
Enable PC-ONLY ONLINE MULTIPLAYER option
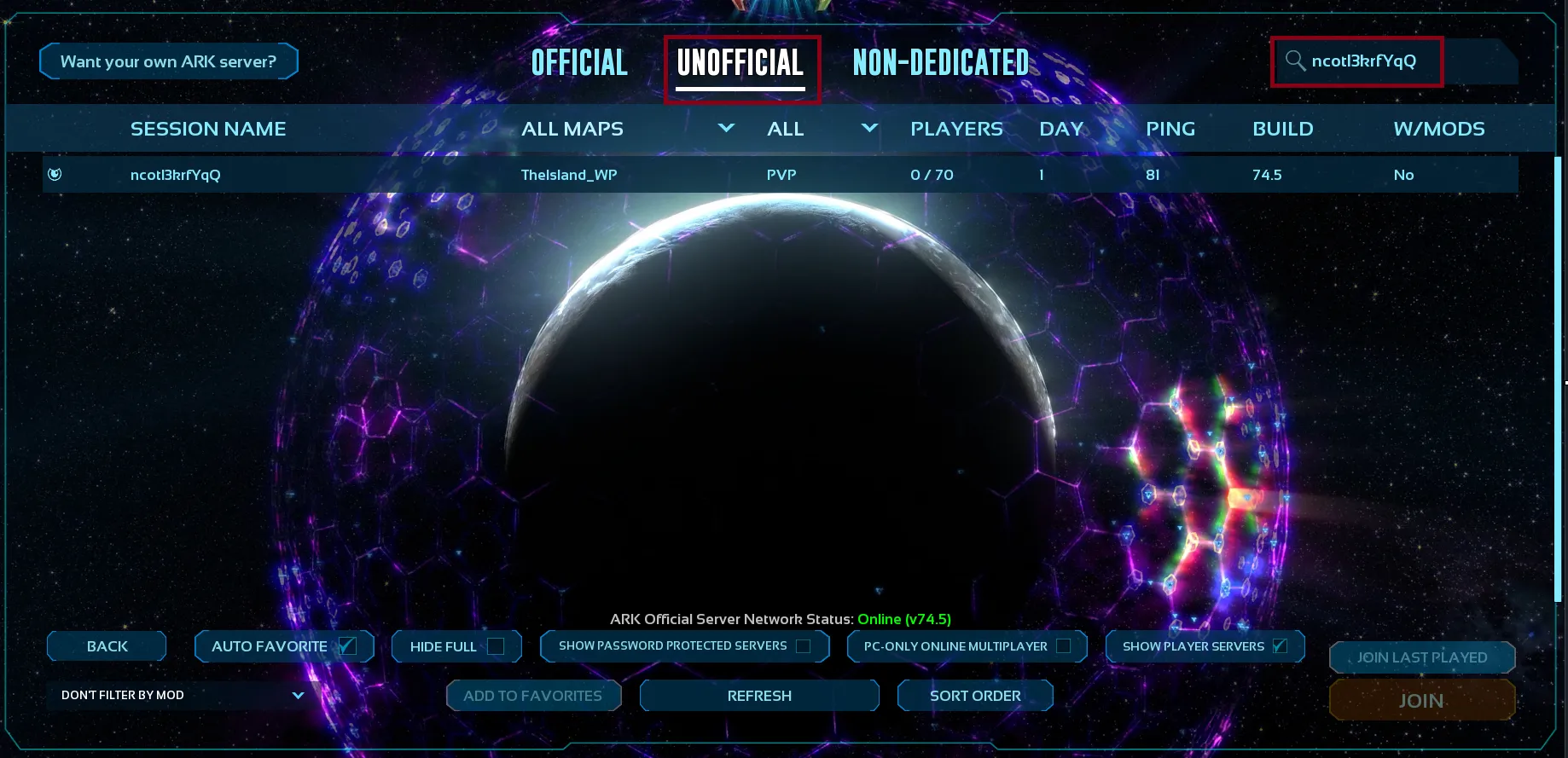[x=1063, y=646]
